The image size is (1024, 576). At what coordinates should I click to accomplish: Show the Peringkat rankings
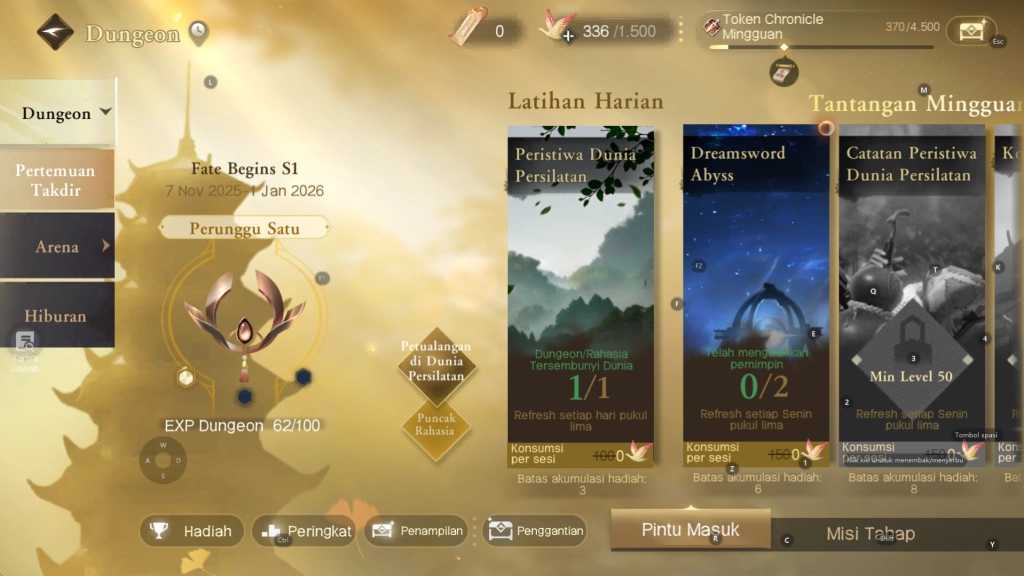coord(302,531)
